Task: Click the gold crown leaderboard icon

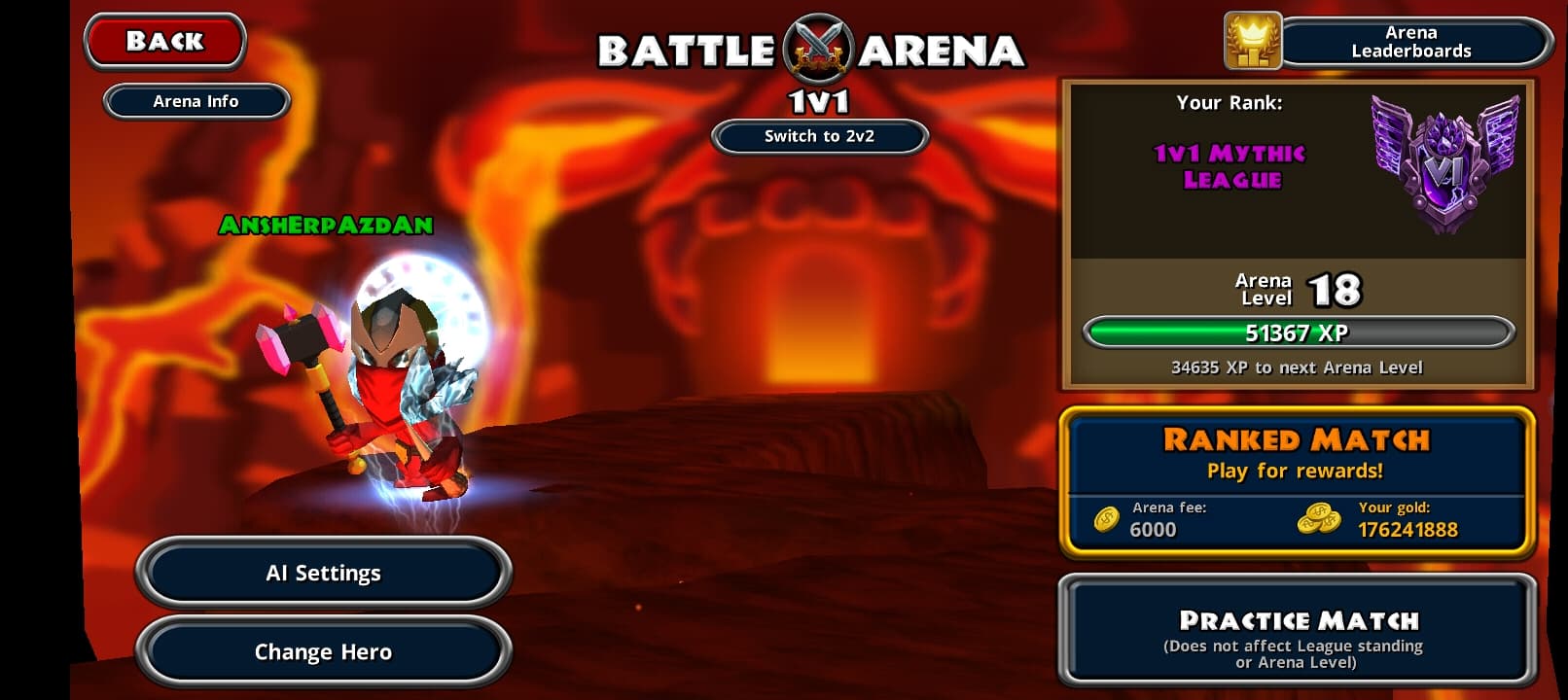Action: pos(1252,42)
